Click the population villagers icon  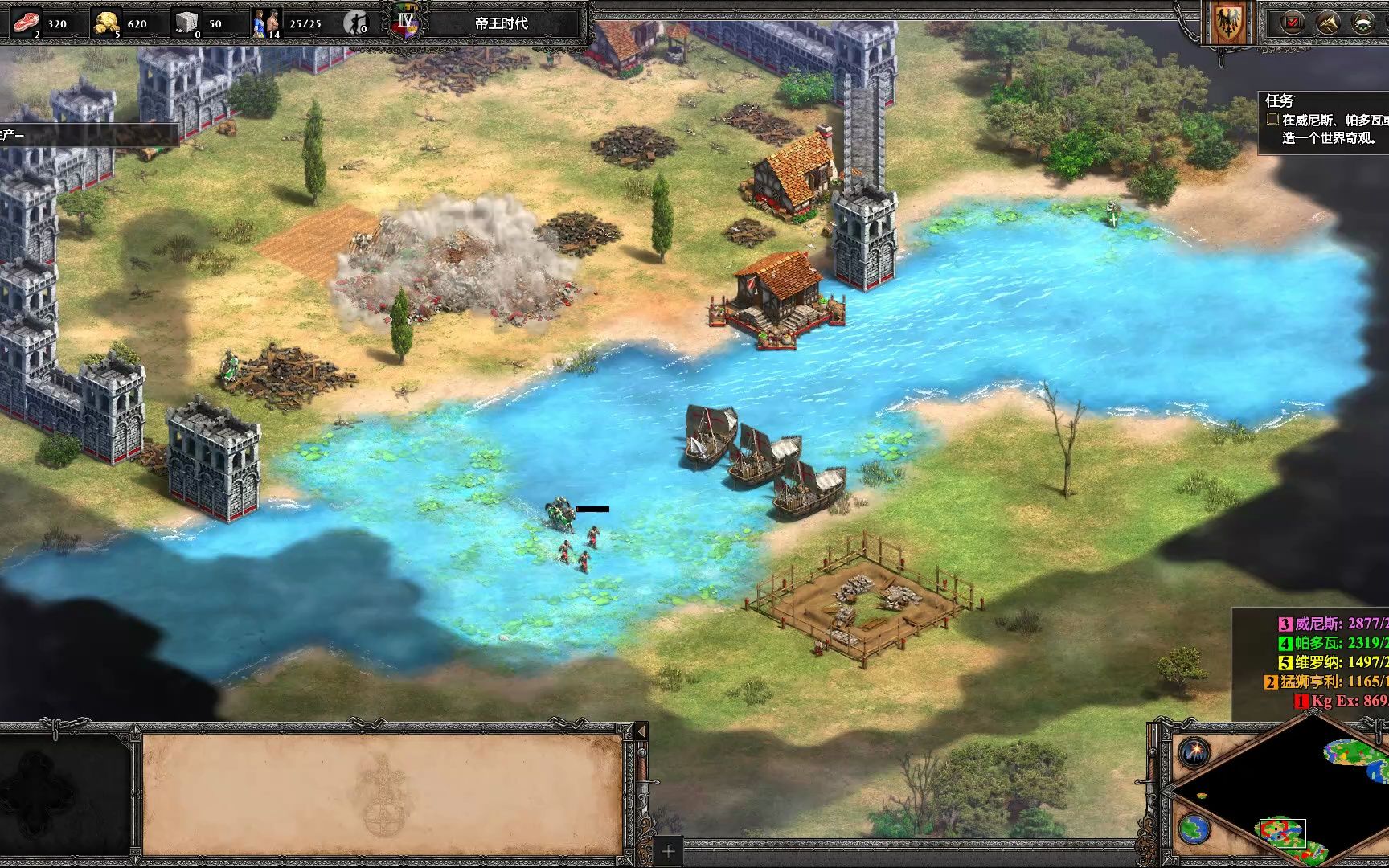coord(266,23)
